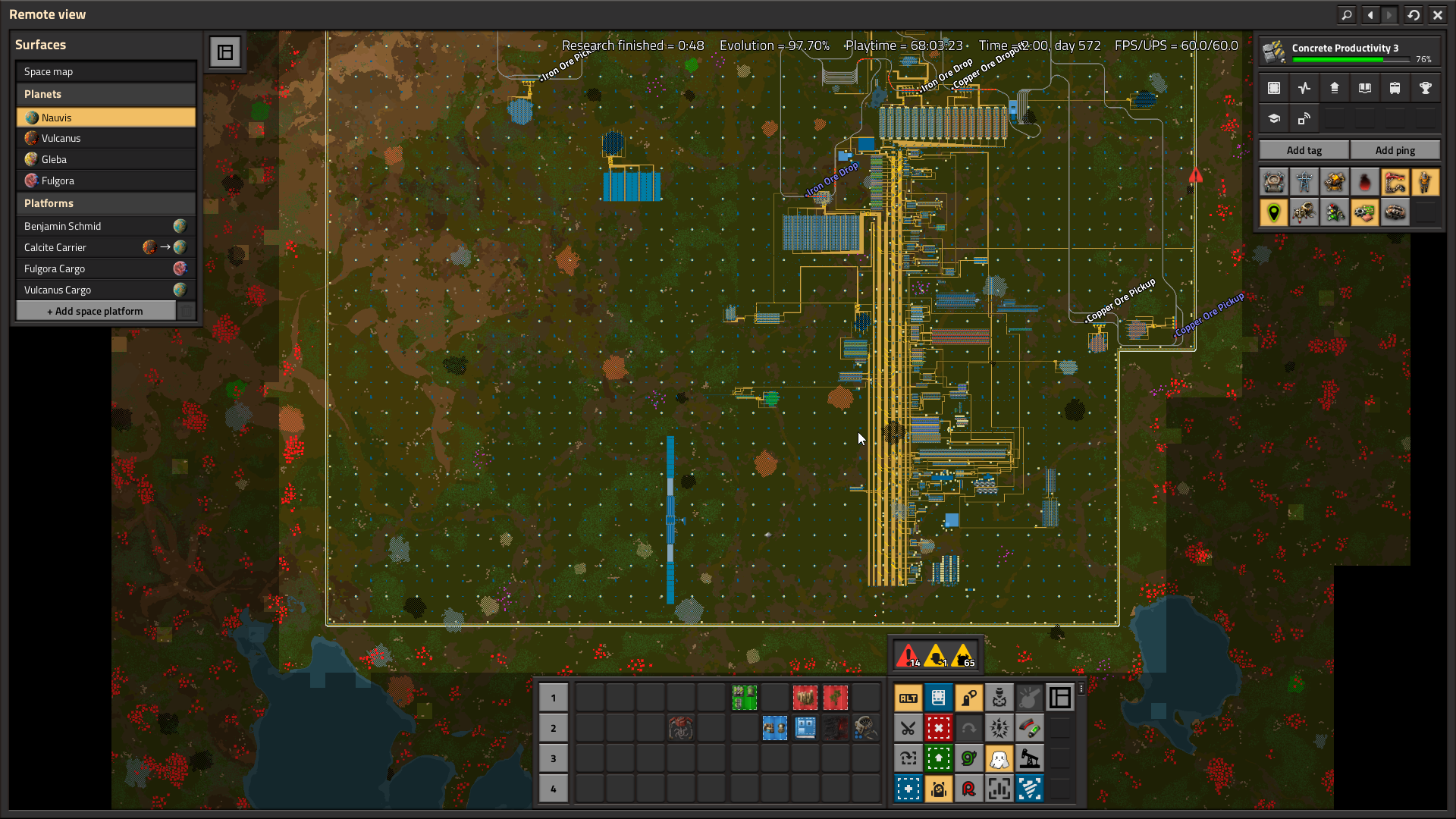Open achievements via the trophy icon
Screen dimensions: 1456x819
[1426, 88]
